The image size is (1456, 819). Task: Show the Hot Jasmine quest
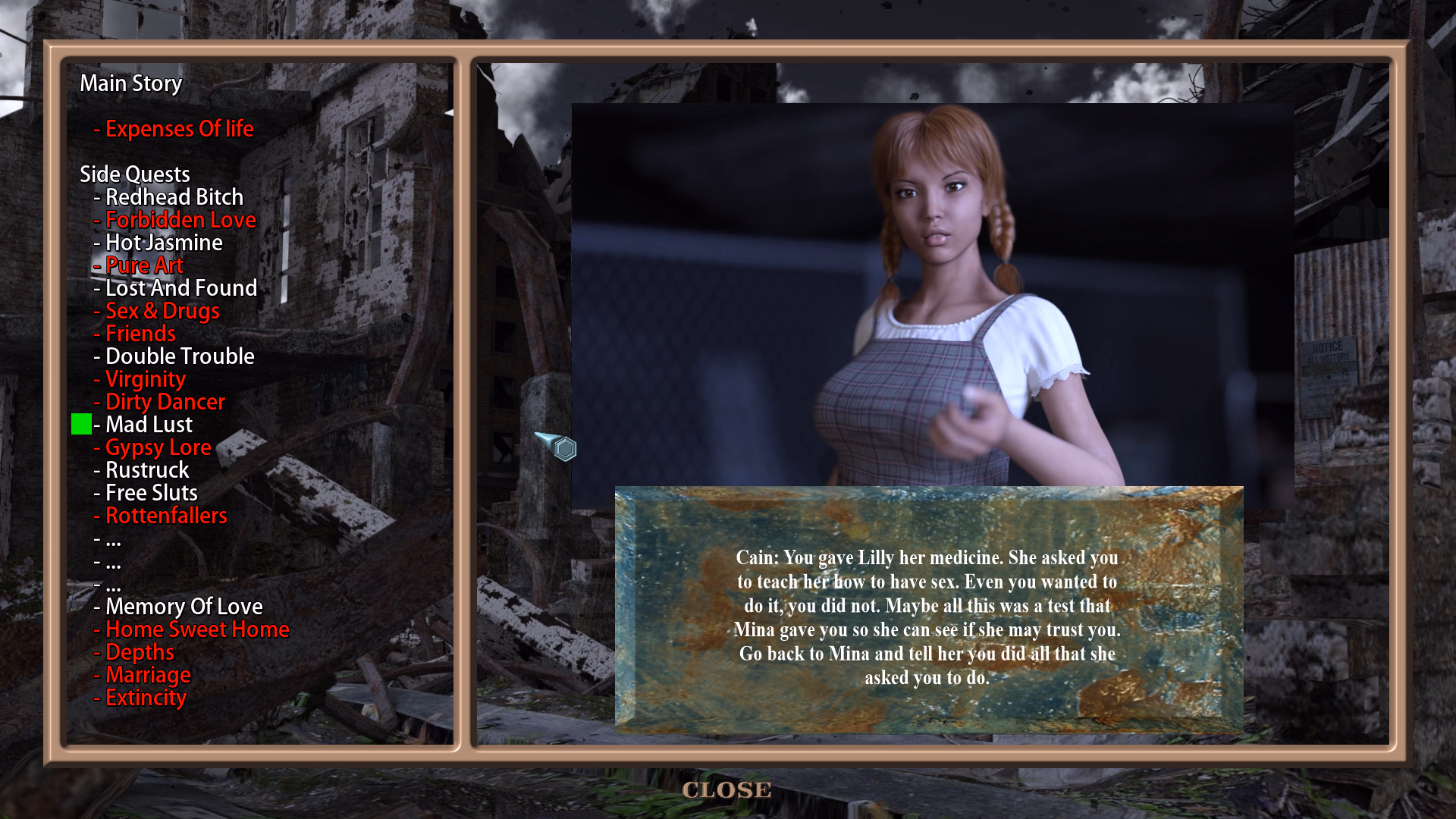pyautogui.click(x=163, y=243)
